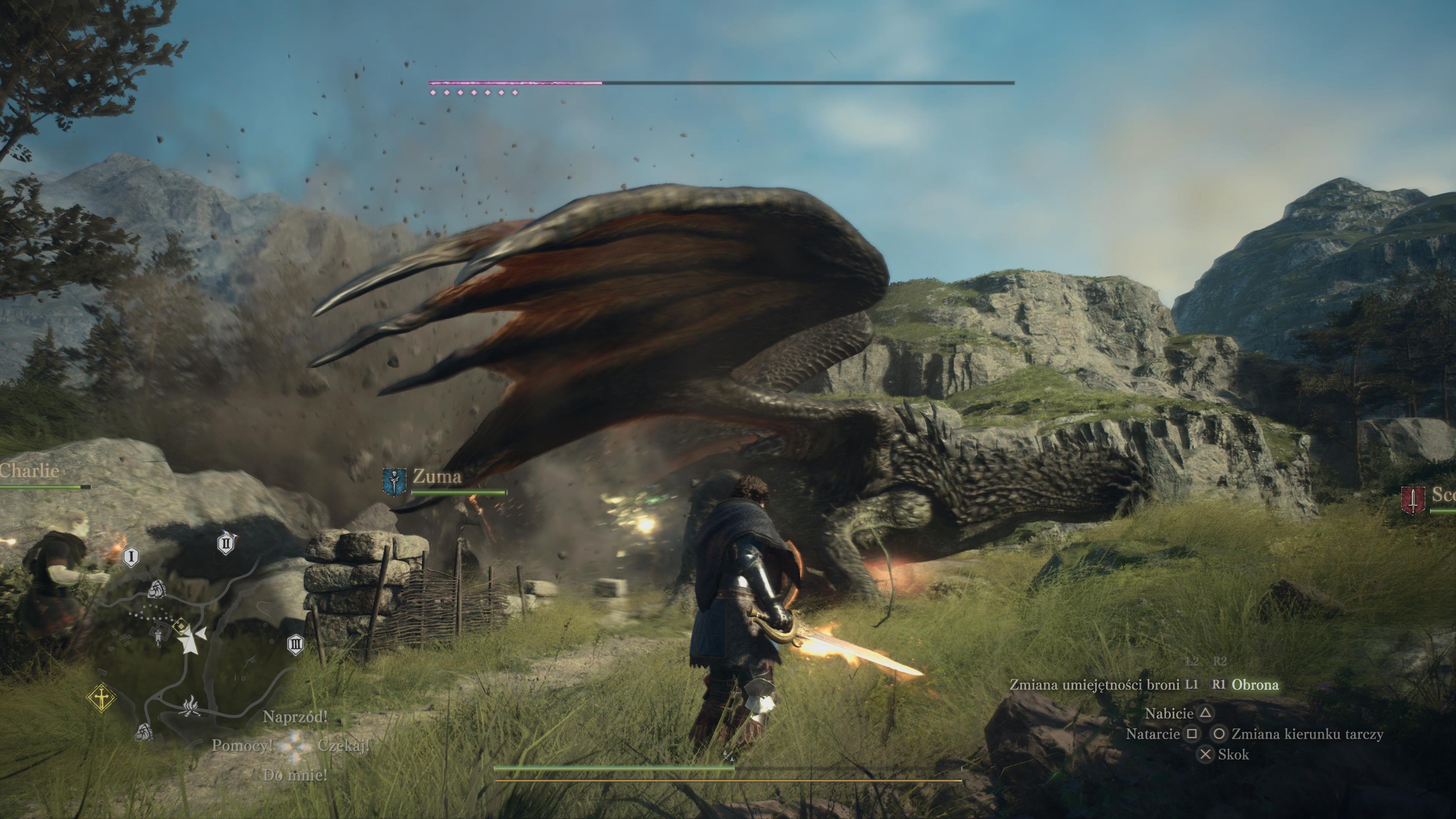1456x819 pixels.
Task: Select the golden cross marker beside the minimap
Action: click(101, 698)
